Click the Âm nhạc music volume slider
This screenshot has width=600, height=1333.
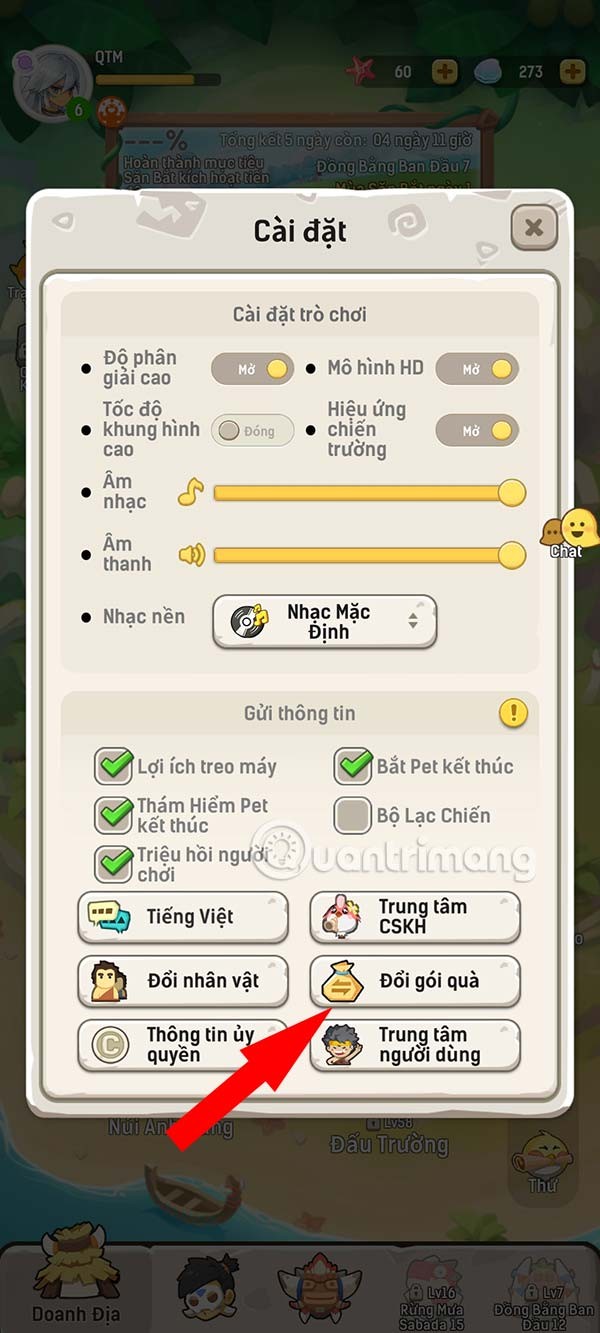365,493
